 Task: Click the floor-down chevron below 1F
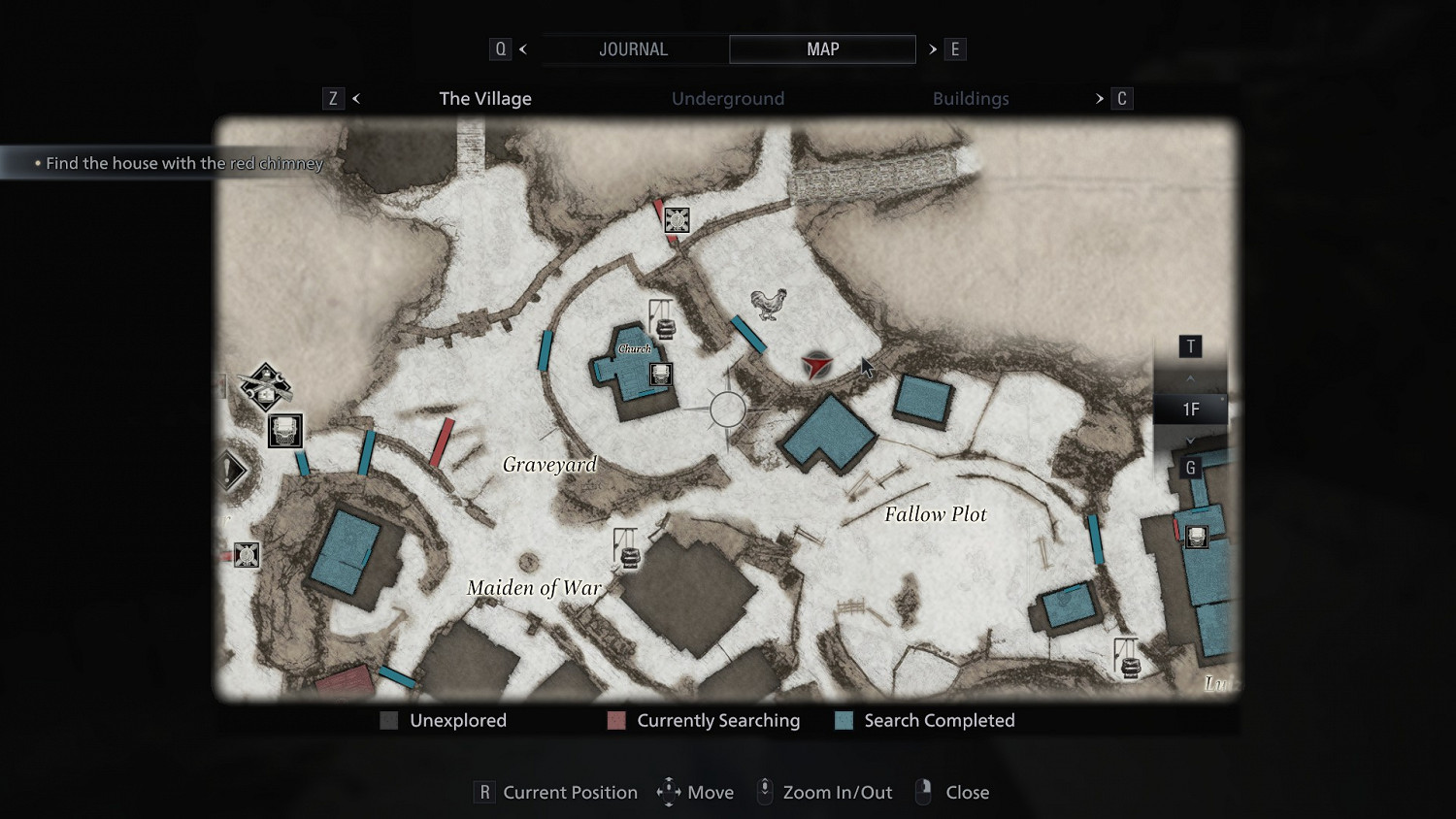point(1190,441)
